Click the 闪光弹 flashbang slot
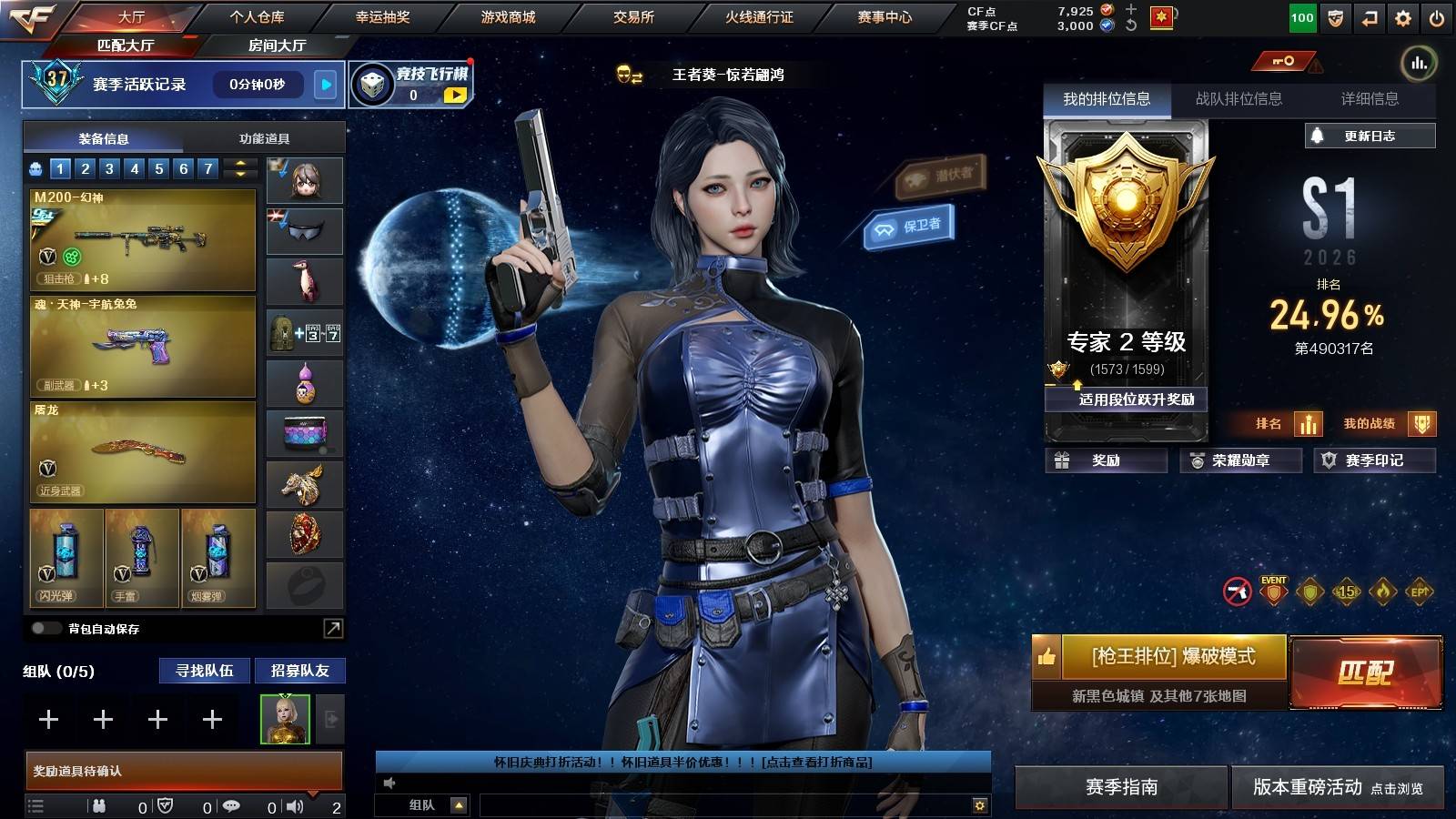The image size is (1456, 819). tap(66, 557)
